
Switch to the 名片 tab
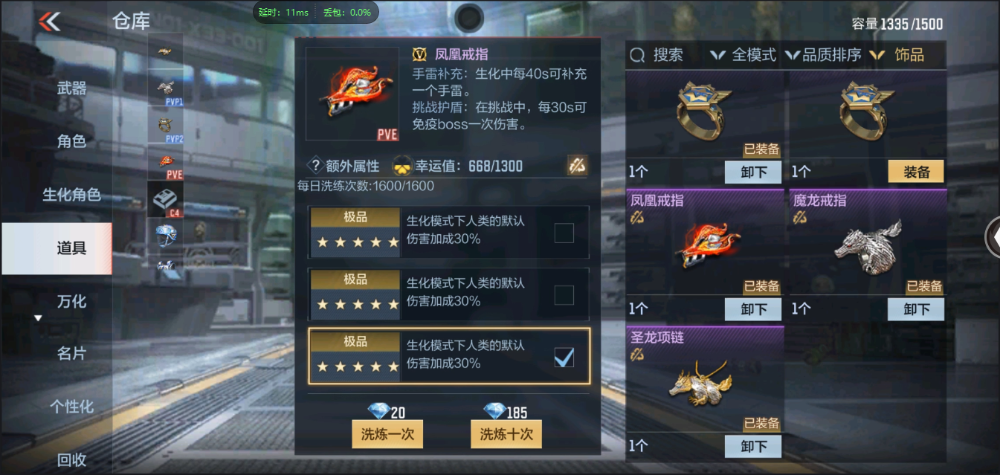point(71,353)
